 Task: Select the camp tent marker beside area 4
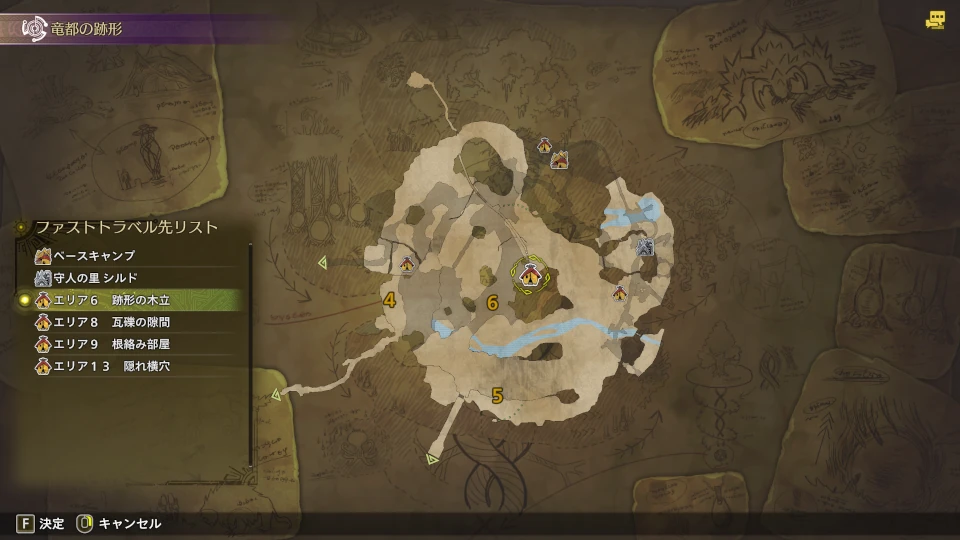tap(408, 264)
